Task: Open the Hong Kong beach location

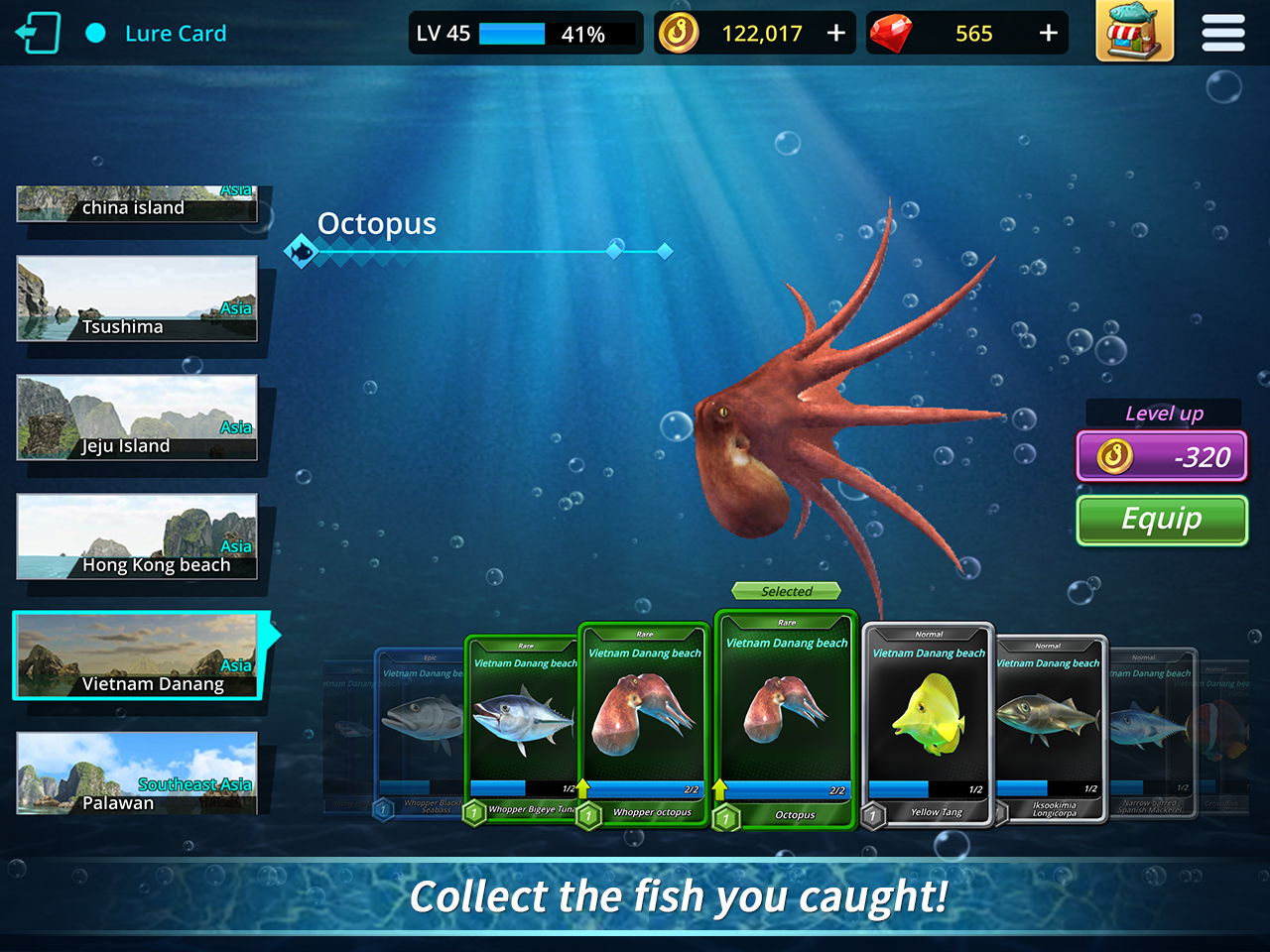Action: pos(136,536)
